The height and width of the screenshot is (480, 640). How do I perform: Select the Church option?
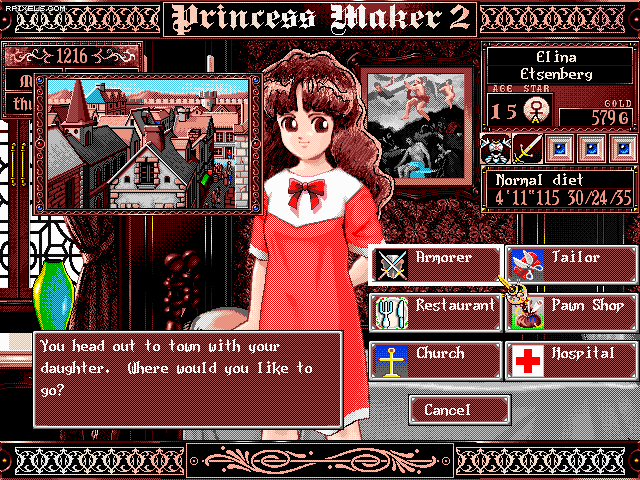[435, 360]
